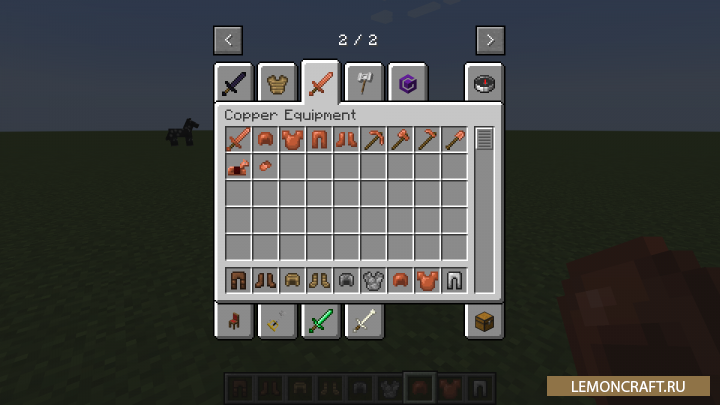Open the compass search tab
The width and height of the screenshot is (720, 405).
(485, 83)
